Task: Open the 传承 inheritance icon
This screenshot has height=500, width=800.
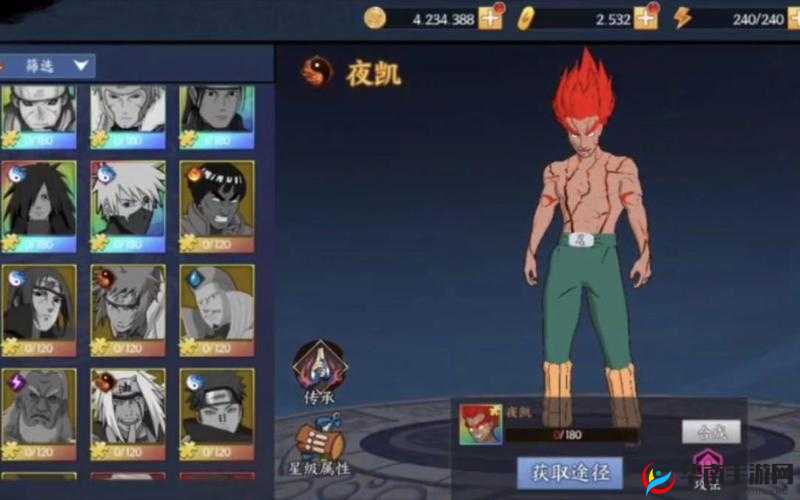Action: (318, 371)
